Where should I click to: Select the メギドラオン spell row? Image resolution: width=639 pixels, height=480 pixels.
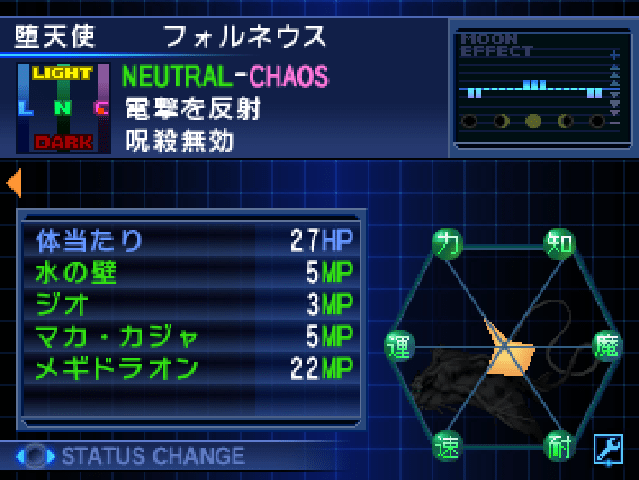pos(190,368)
